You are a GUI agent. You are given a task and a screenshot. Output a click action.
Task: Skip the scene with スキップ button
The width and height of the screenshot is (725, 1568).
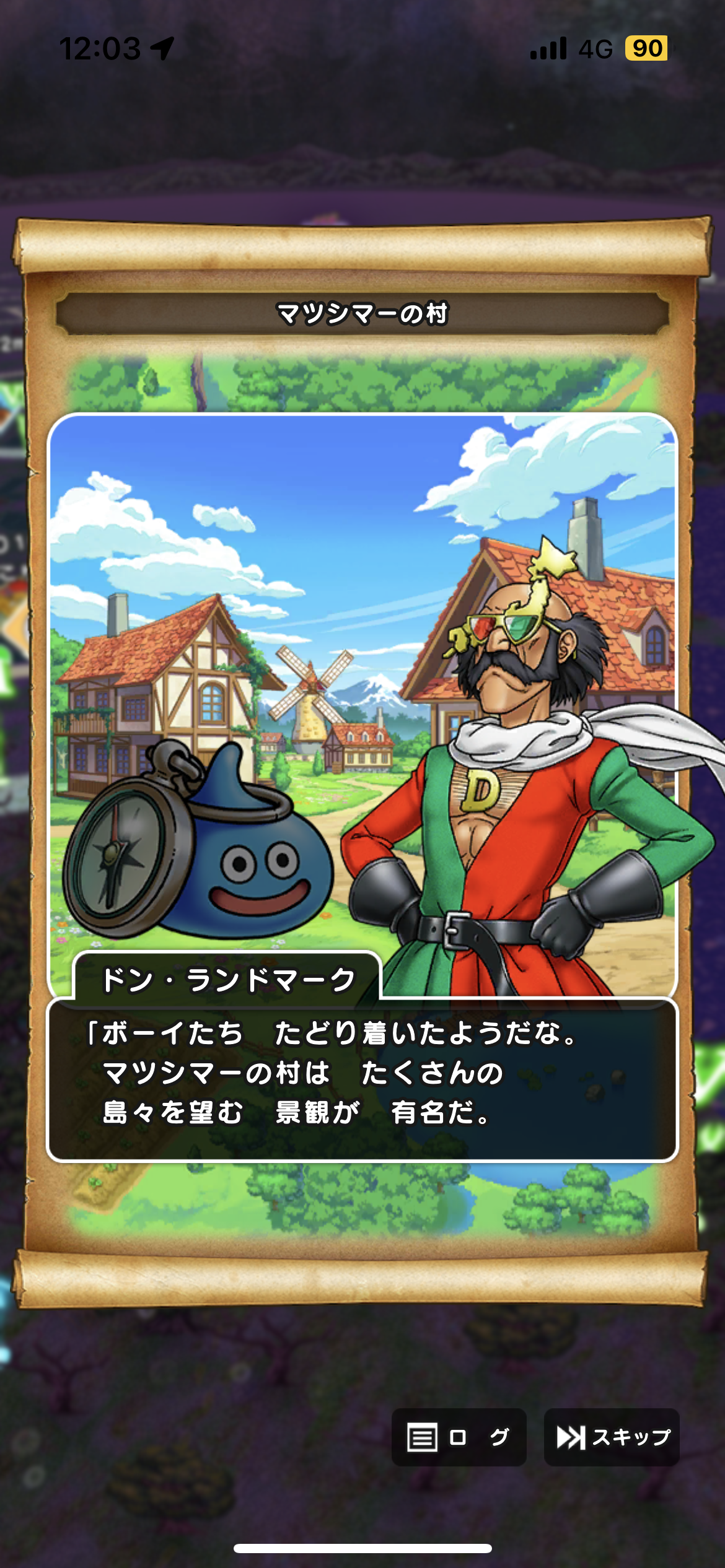pos(612,1437)
